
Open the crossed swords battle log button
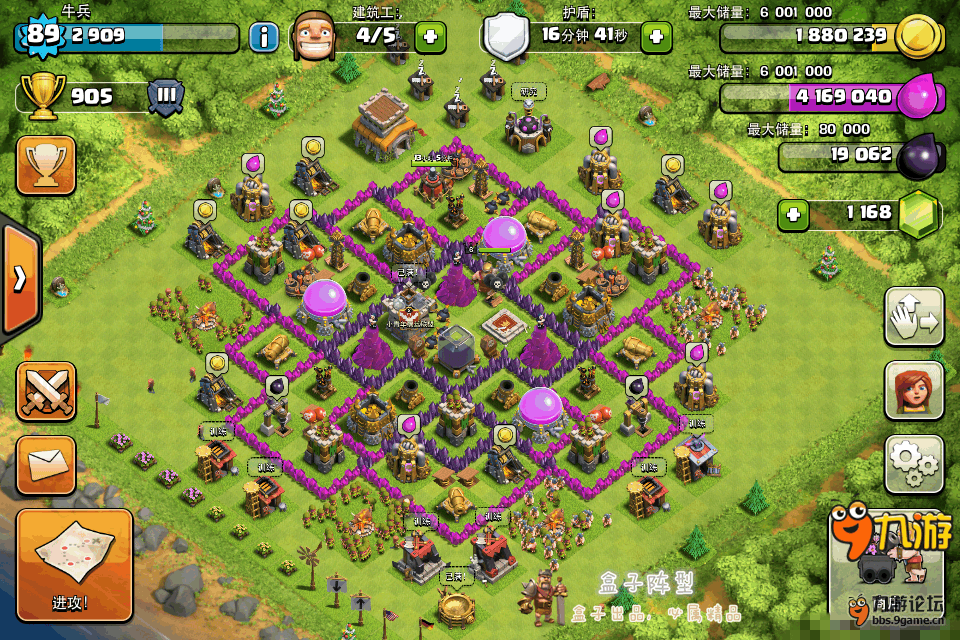coord(46,391)
